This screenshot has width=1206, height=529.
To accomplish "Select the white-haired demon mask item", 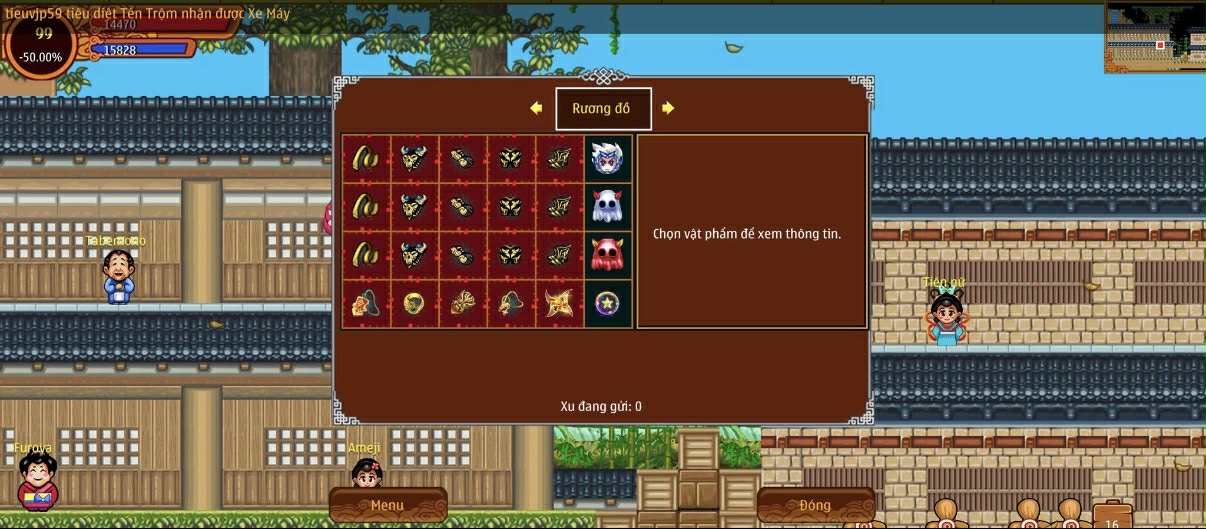I will (608, 158).
